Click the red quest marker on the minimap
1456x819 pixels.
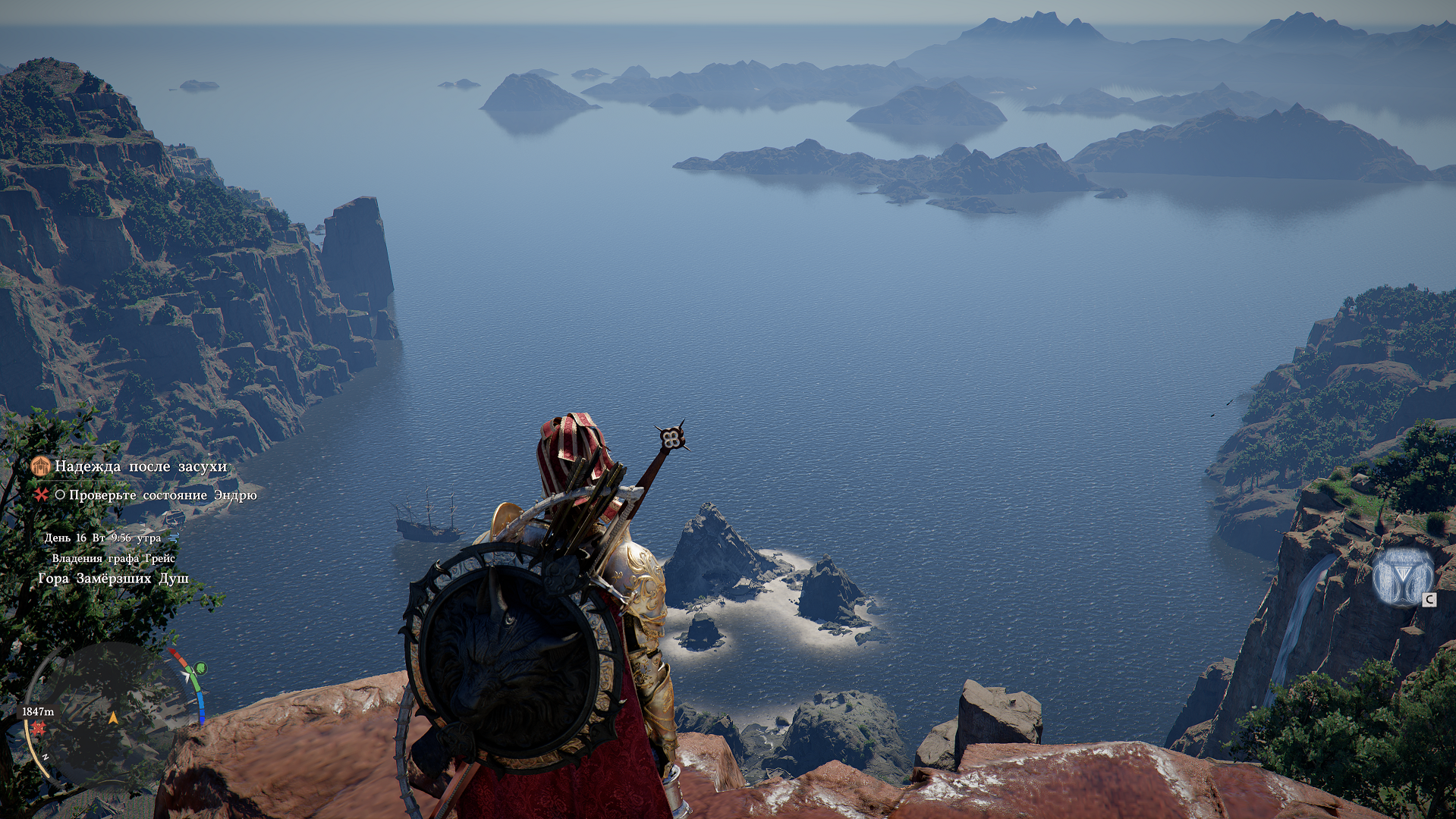(x=38, y=729)
